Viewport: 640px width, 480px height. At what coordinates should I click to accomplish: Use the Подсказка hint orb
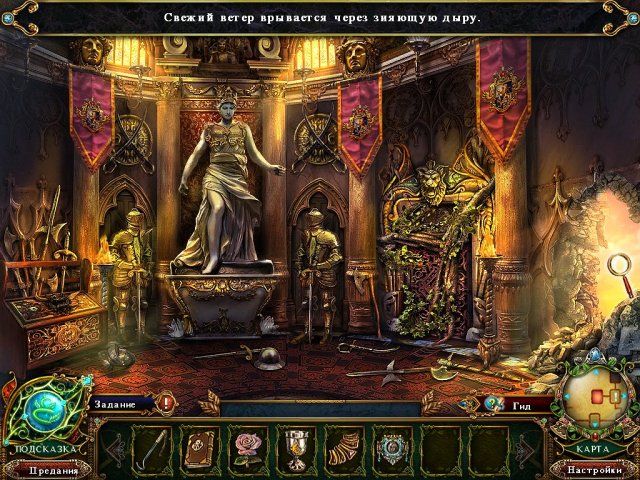[43, 411]
